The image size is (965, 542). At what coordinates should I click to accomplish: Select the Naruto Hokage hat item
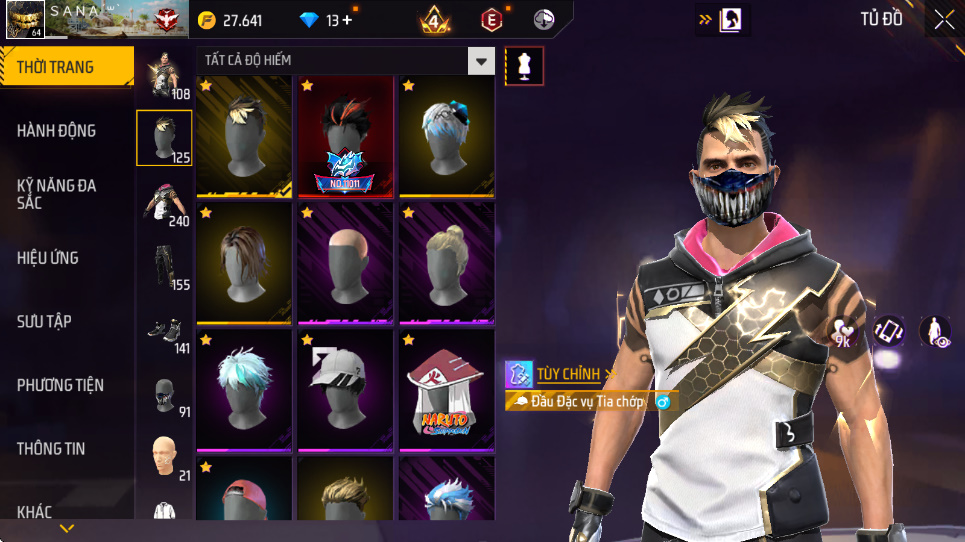pyautogui.click(x=447, y=389)
